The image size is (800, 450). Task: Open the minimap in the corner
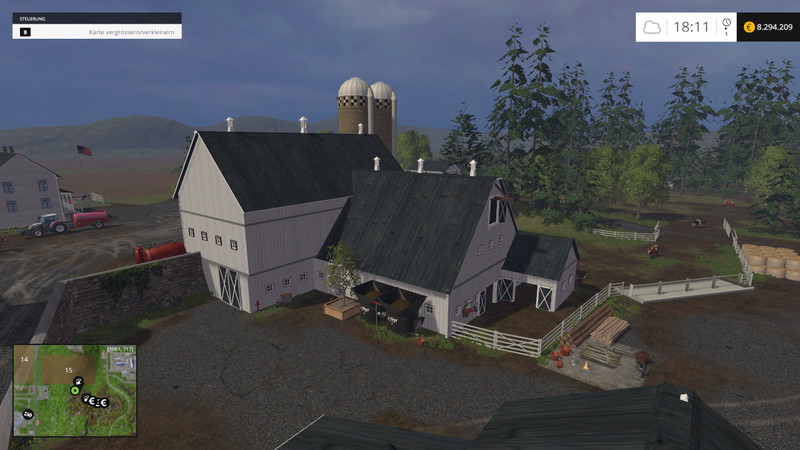pyautogui.click(x=75, y=391)
